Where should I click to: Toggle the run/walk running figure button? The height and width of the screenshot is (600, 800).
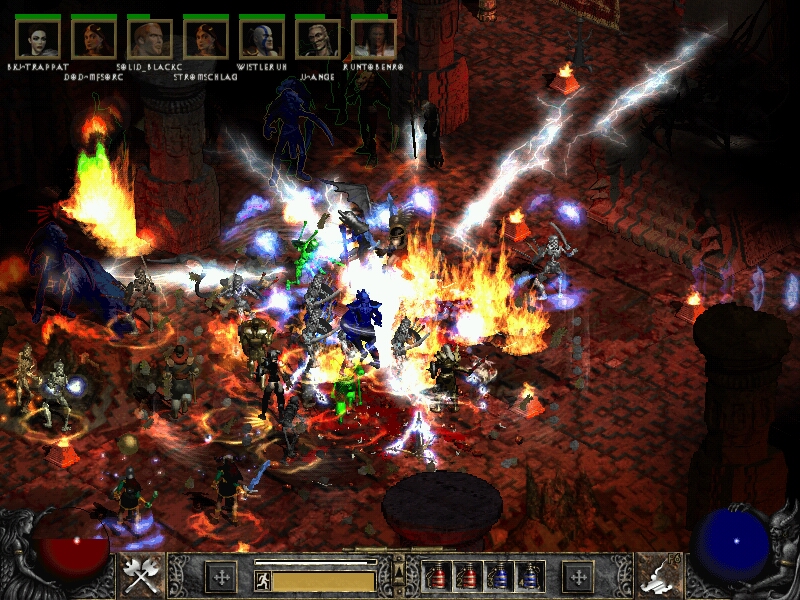(263, 580)
